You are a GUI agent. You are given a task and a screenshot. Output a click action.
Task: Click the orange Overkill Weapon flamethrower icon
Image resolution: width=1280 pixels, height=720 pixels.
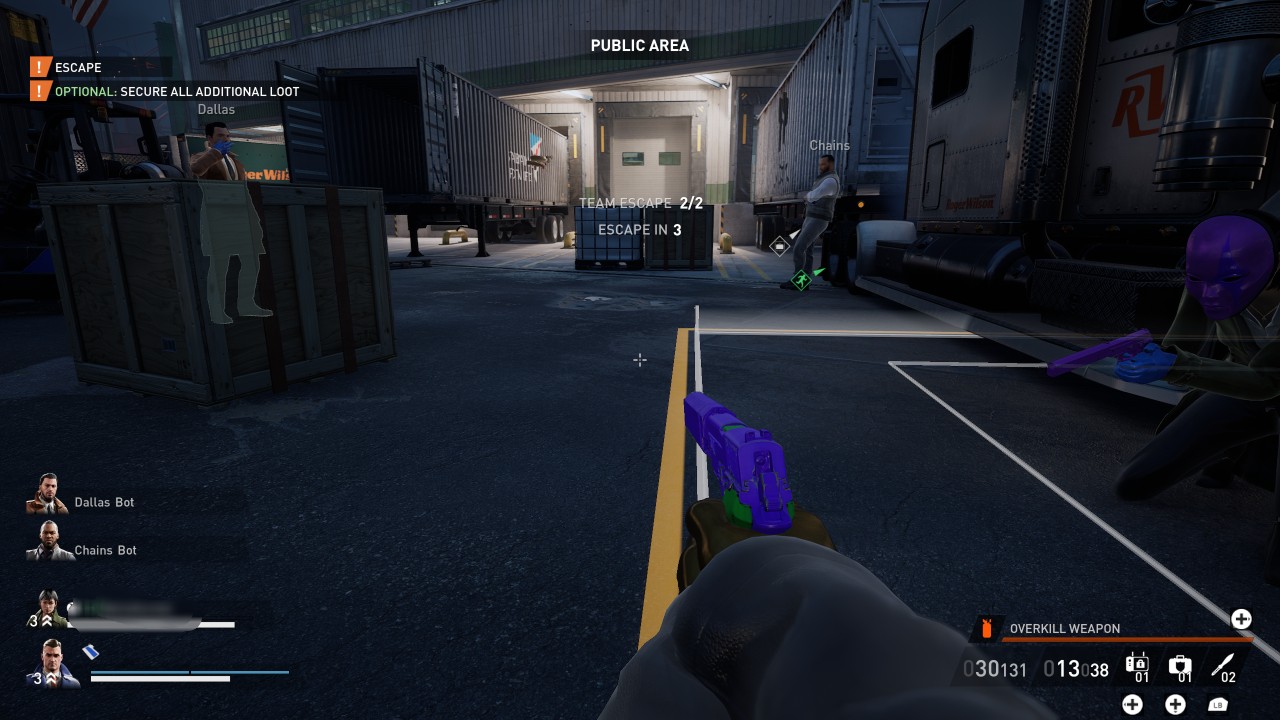coord(988,628)
